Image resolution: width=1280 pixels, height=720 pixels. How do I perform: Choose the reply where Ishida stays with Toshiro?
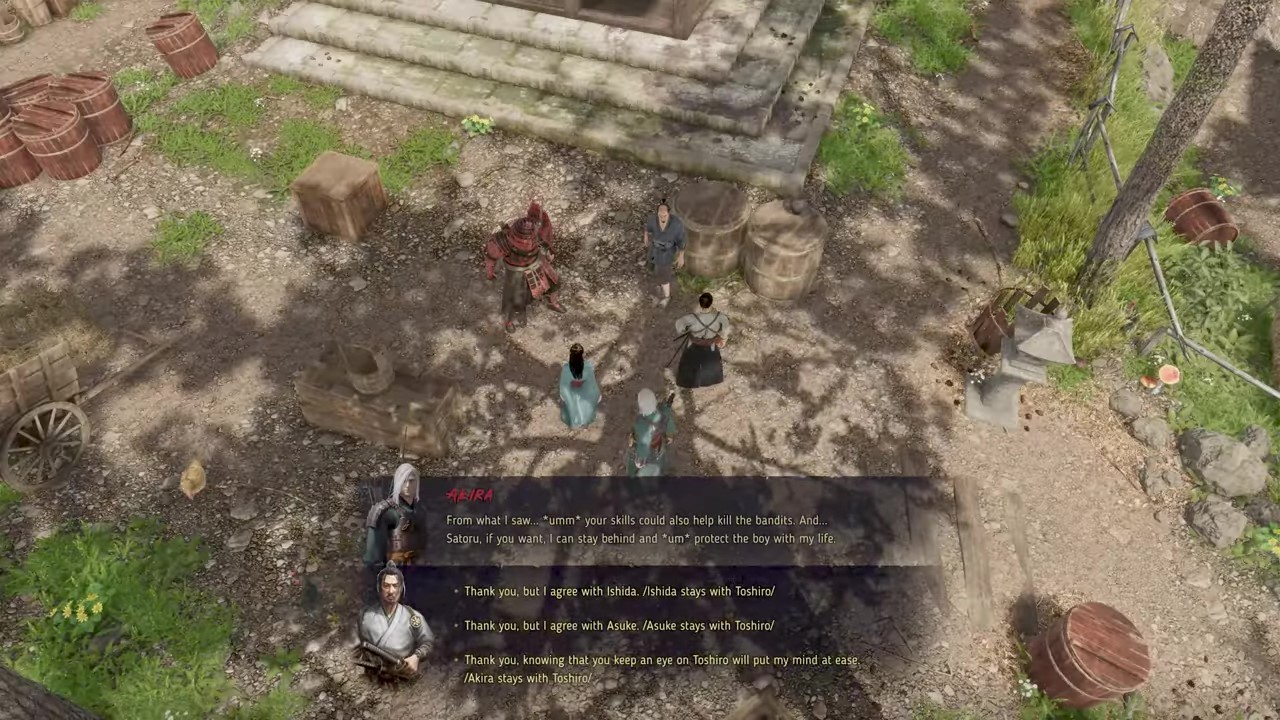point(619,591)
